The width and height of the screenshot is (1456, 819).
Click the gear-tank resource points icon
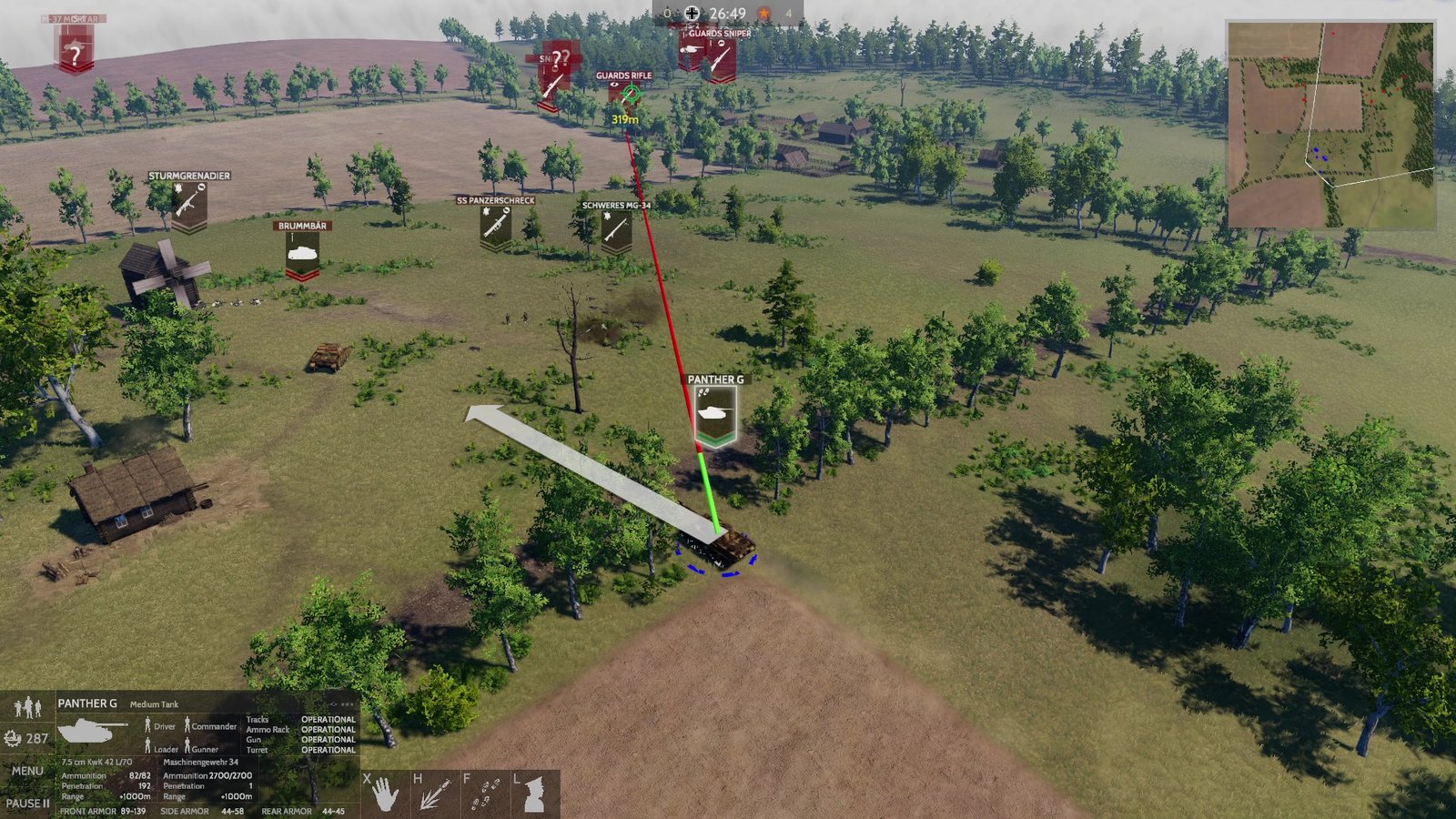13,738
